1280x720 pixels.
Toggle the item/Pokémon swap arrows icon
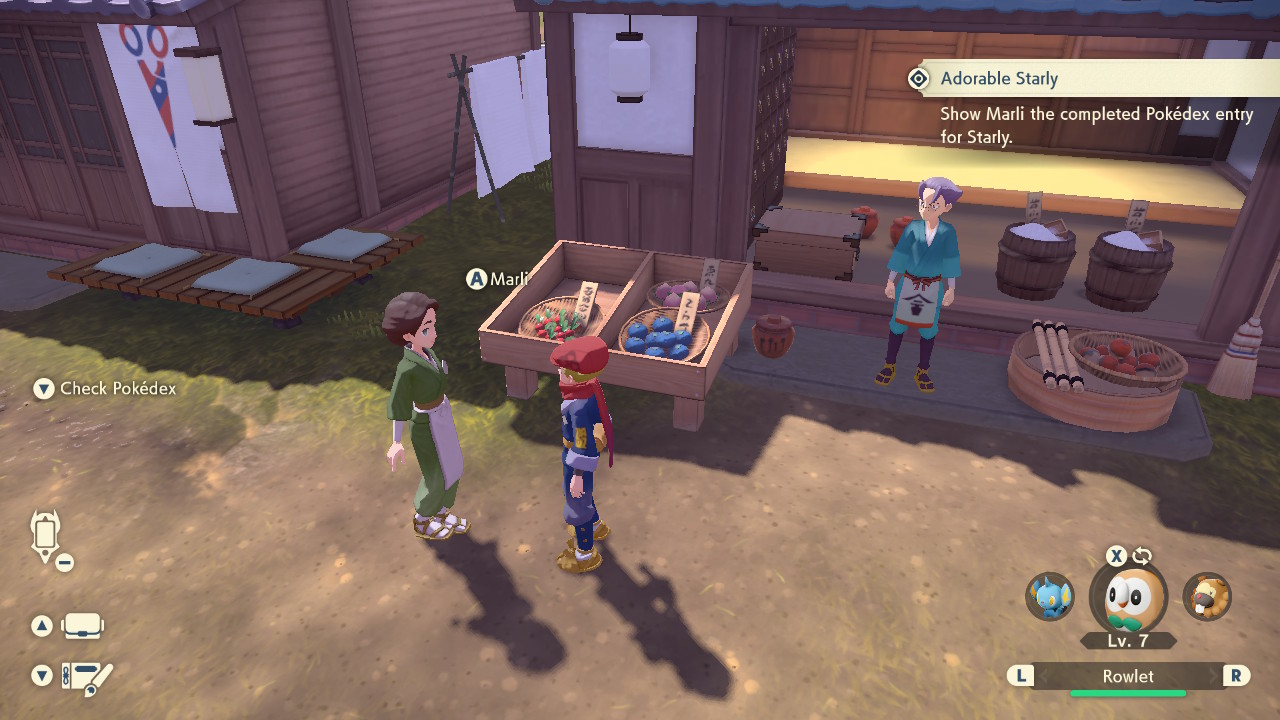coord(1142,556)
